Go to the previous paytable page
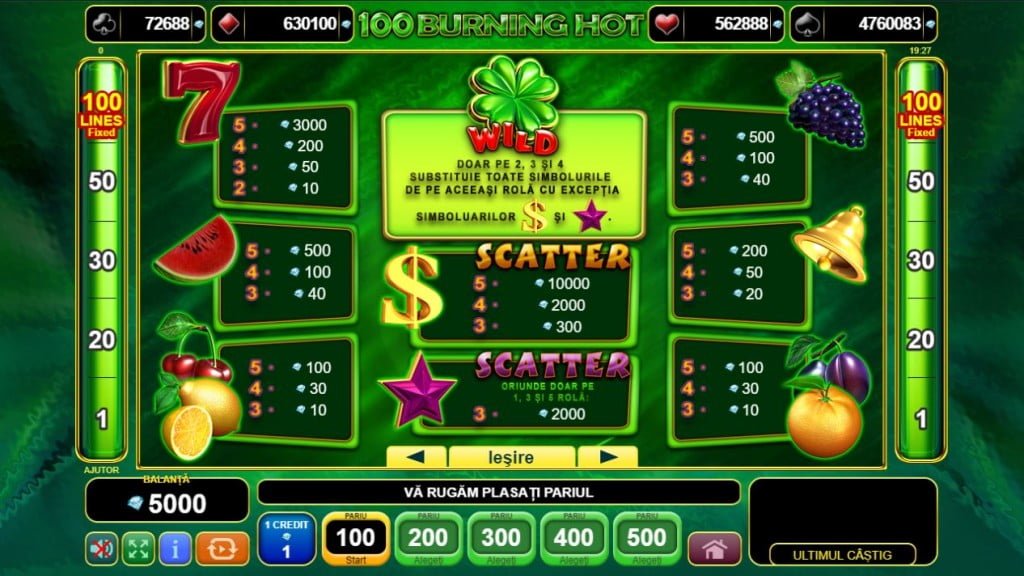1024x576 pixels. point(416,457)
